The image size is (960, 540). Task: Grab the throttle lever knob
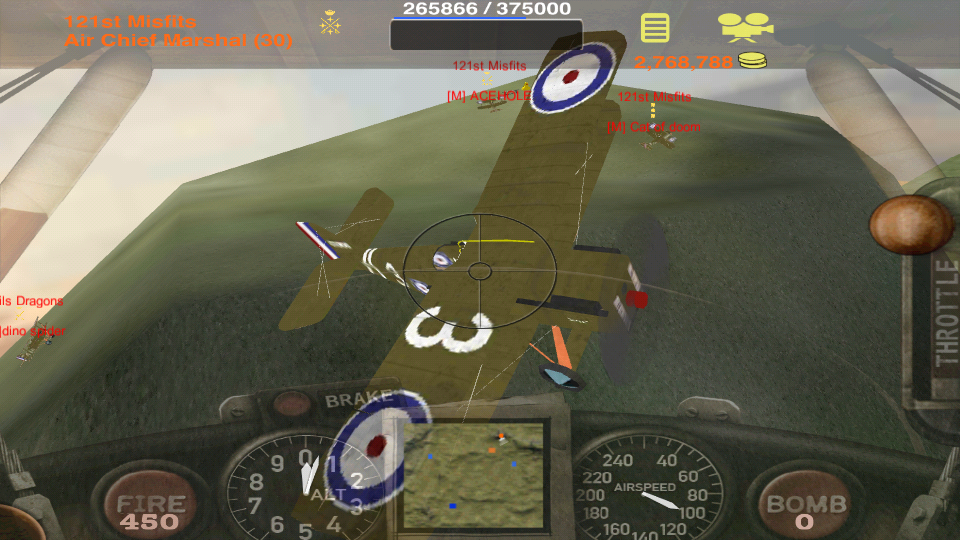tap(910, 224)
